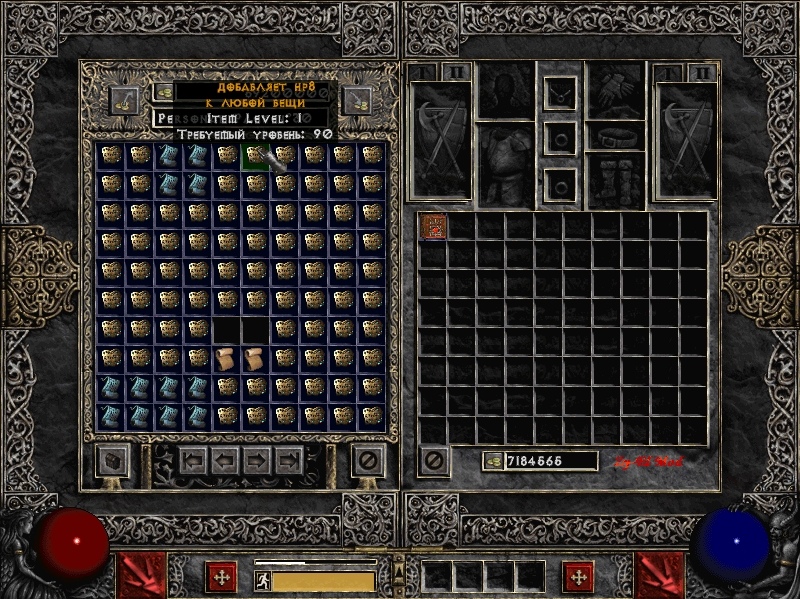Jump to the first stash page
The image size is (800, 599).
[193, 461]
